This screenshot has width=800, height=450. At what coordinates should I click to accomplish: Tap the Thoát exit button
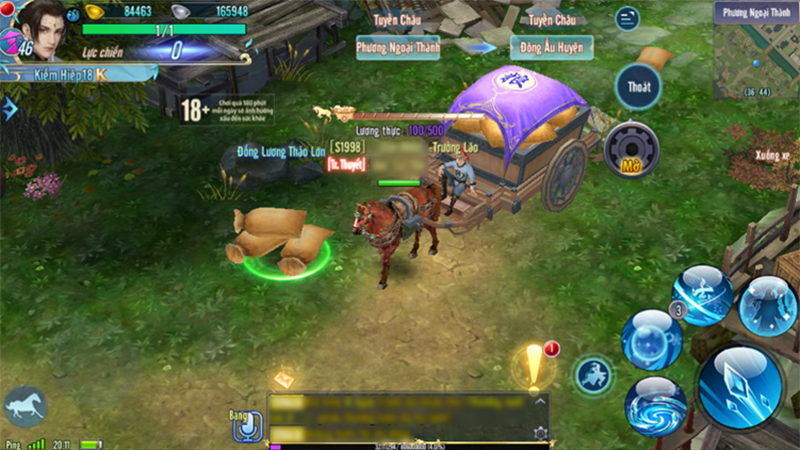click(x=638, y=86)
